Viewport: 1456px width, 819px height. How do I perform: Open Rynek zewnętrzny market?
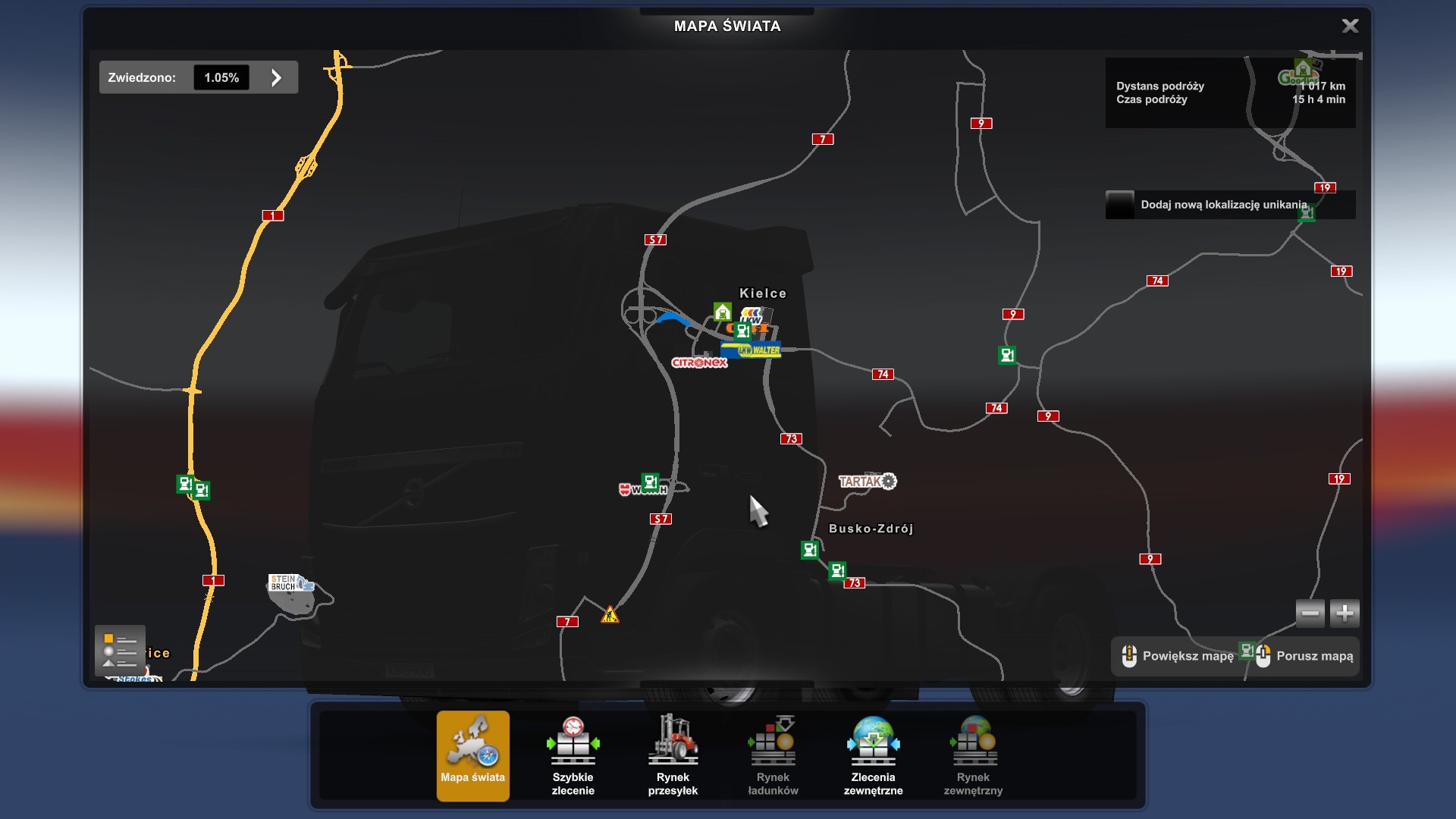(x=973, y=755)
